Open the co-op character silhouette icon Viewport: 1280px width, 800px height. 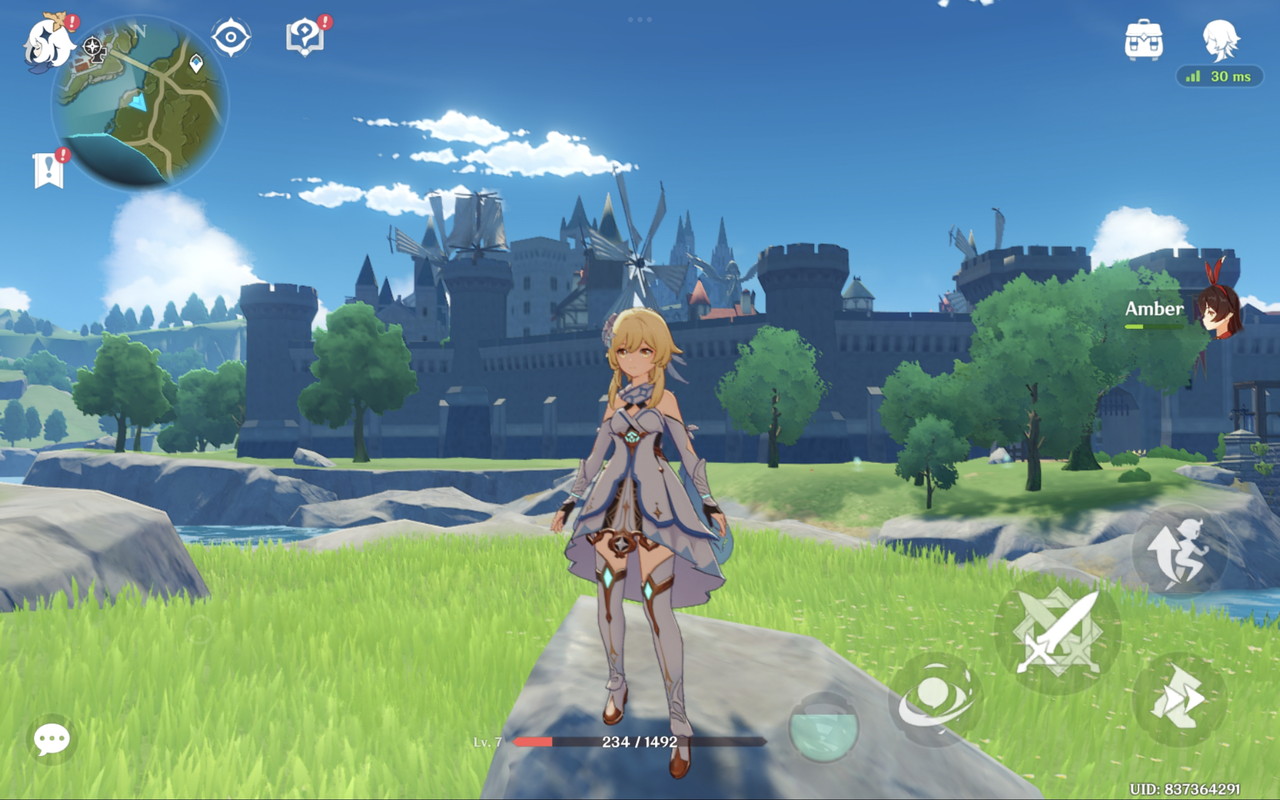pyautogui.click(x=1220, y=40)
